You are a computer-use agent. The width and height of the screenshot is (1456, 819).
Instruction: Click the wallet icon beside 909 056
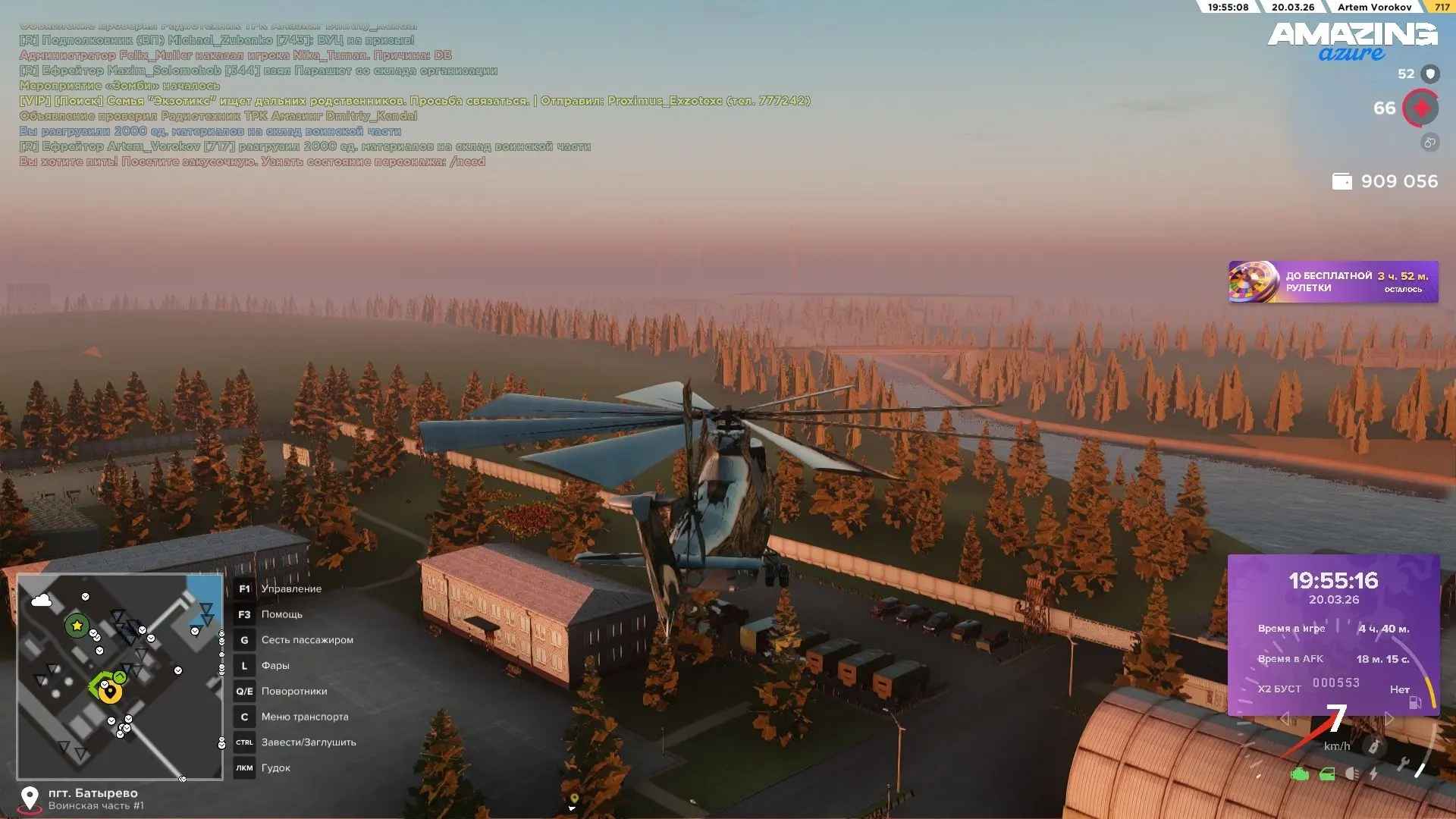tap(1341, 182)
